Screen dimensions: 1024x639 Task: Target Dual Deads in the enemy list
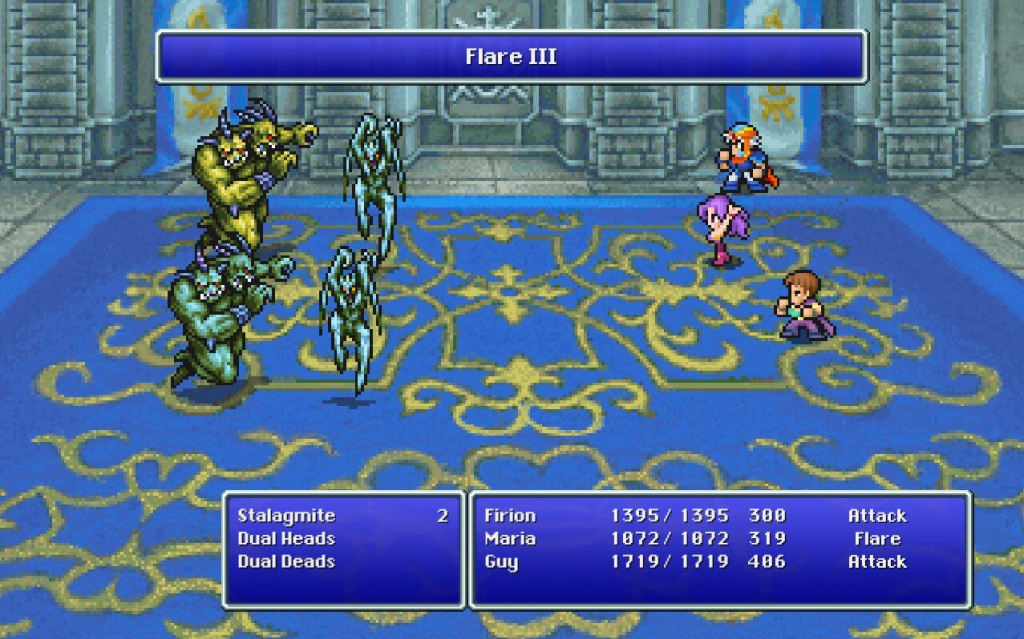[x=286, y=562]
